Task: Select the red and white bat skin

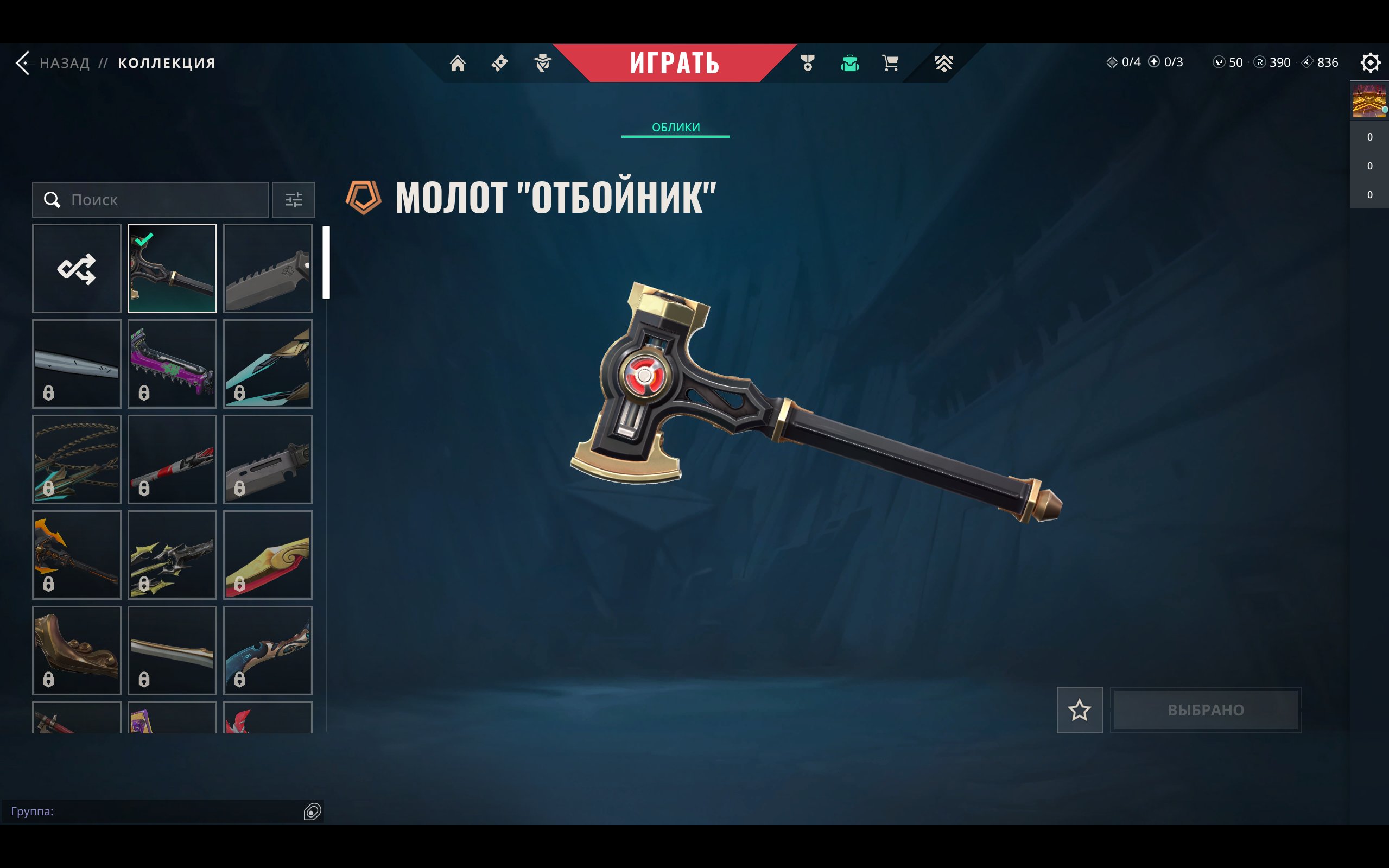Action: tap(172, 459)
